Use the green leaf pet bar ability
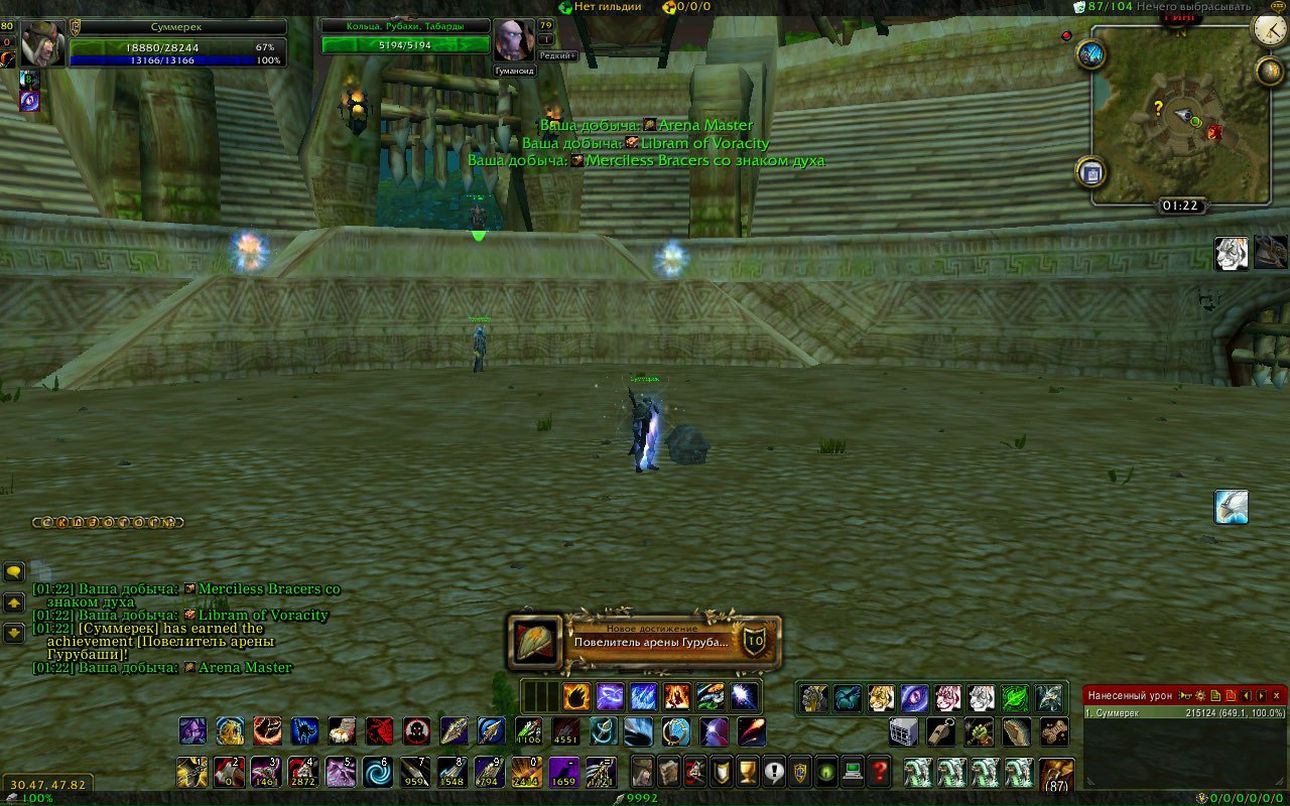1290x806 pixels. [1015, 698]
